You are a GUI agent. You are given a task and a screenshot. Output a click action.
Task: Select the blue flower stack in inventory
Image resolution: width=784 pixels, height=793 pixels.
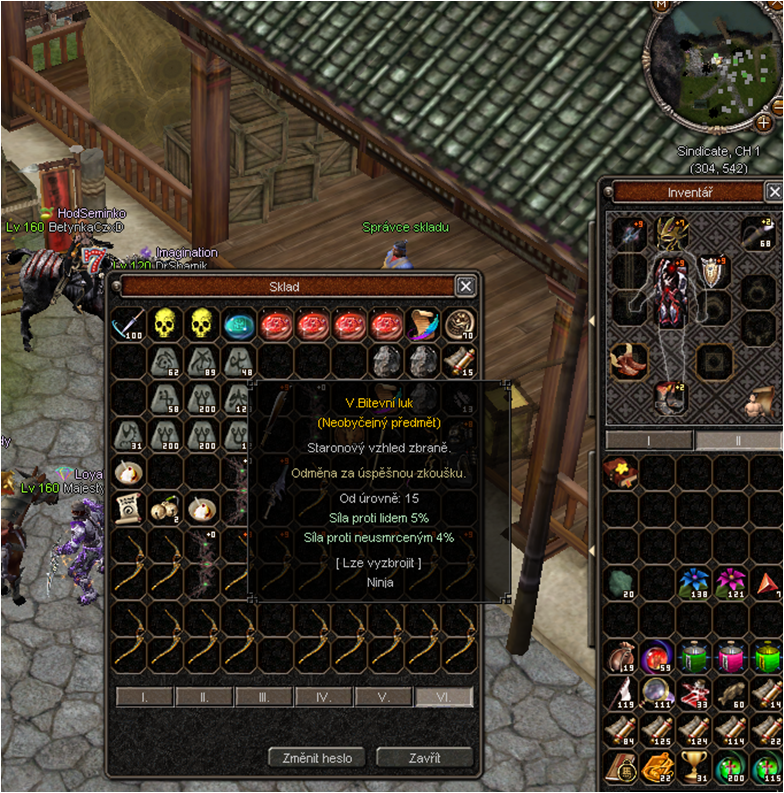pos(696,581)
